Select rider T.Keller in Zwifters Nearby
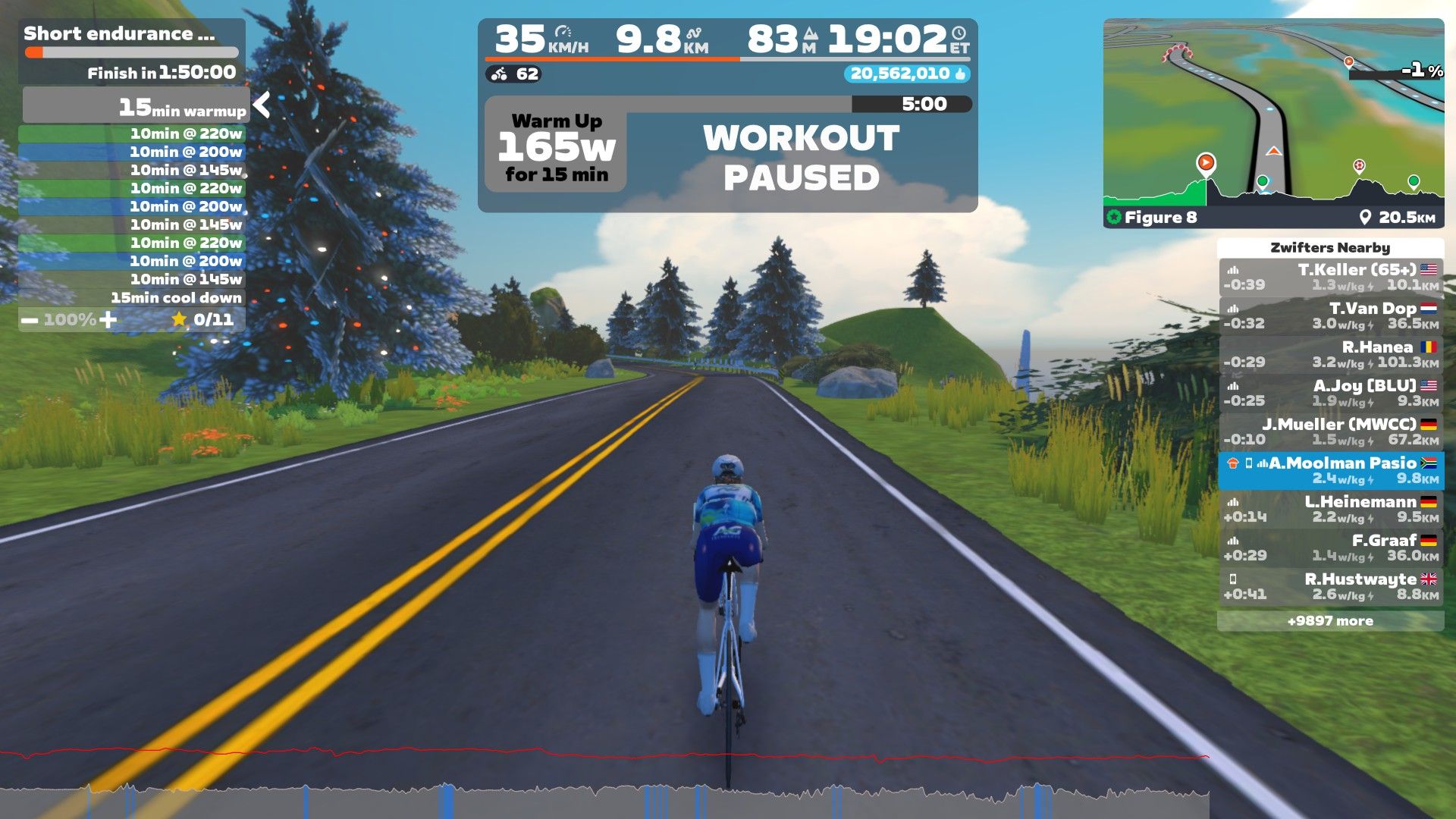 tap(1330, 278)
